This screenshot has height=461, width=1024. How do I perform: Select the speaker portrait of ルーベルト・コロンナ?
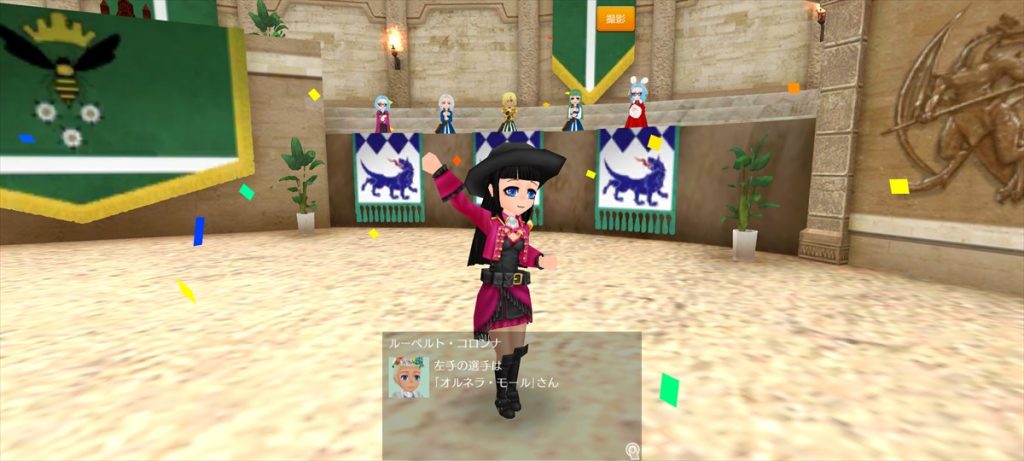[408, 377]
